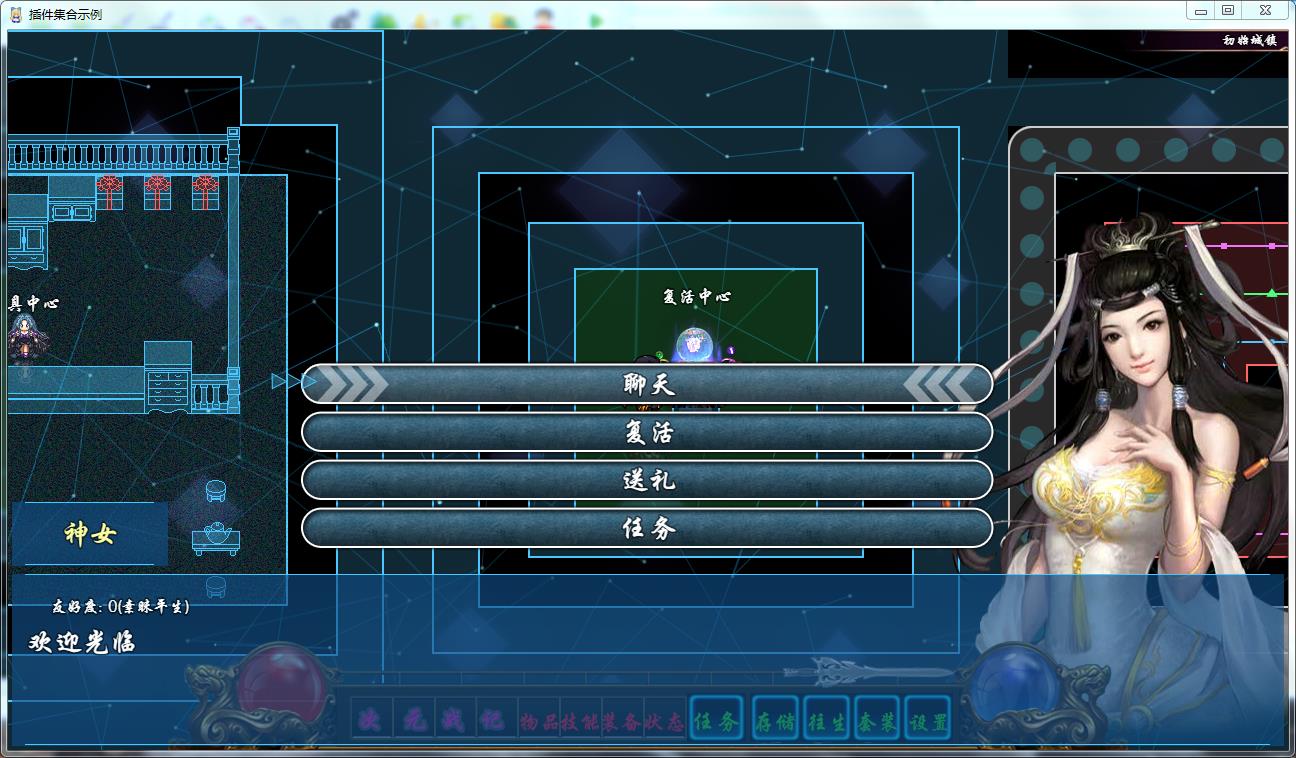Choose 任务 in the dialogue choice list
The width and height of the screenshot is (1296, 758).
(x=647, y=528)
